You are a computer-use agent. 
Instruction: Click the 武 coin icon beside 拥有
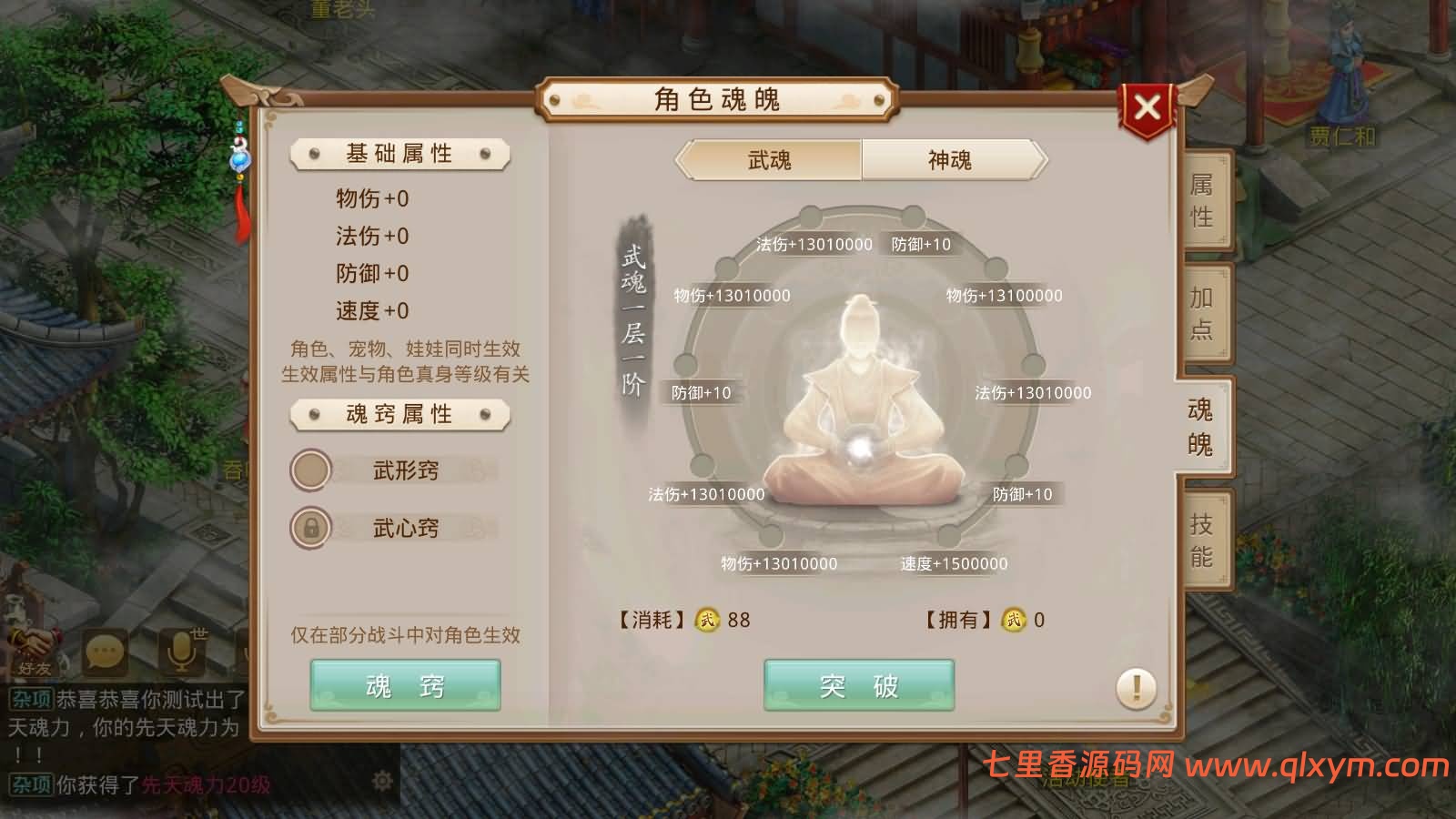point(1013,620)
